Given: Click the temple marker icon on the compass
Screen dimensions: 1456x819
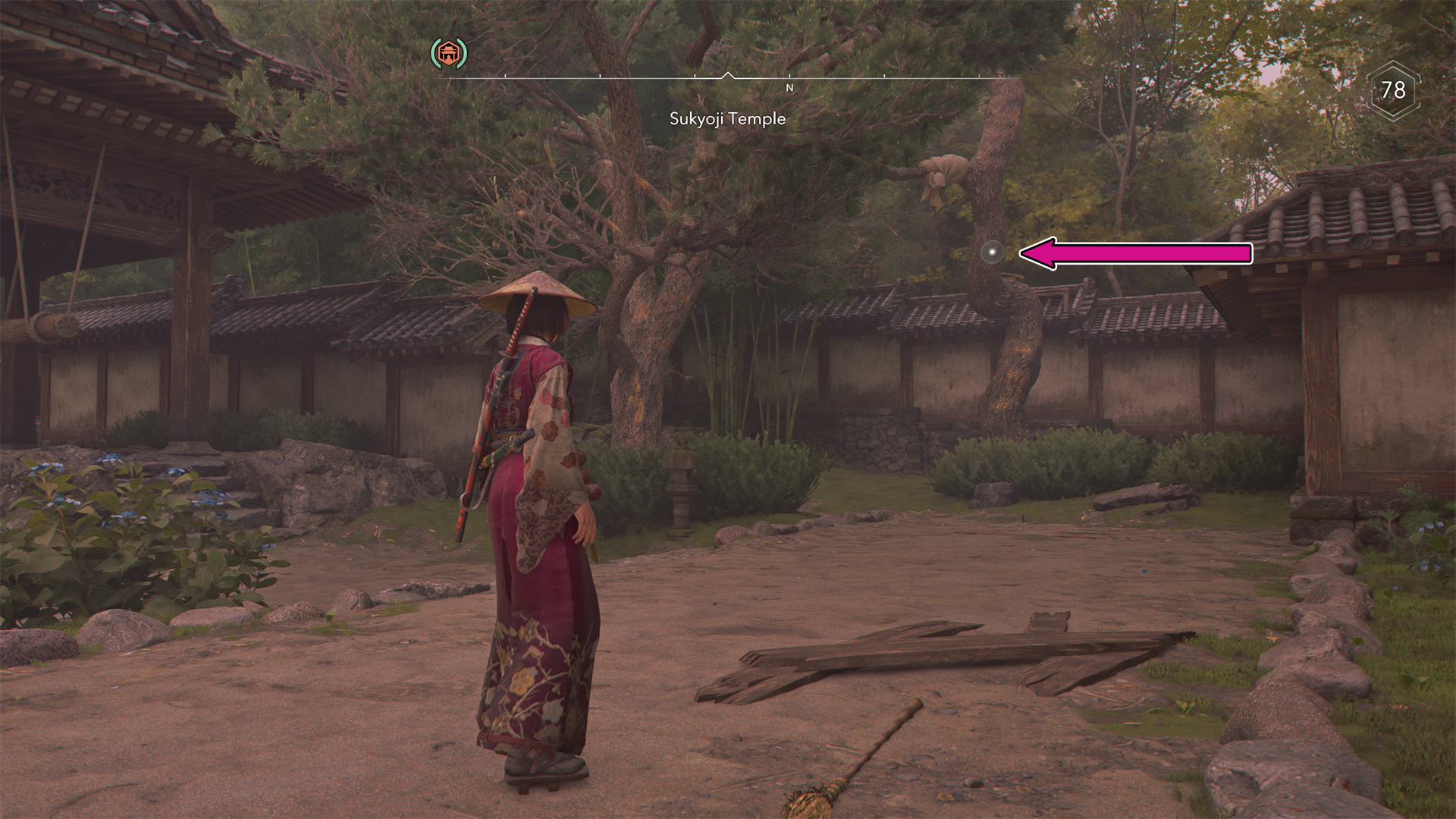Looking at the screenshot, I should tap(449, 53).
